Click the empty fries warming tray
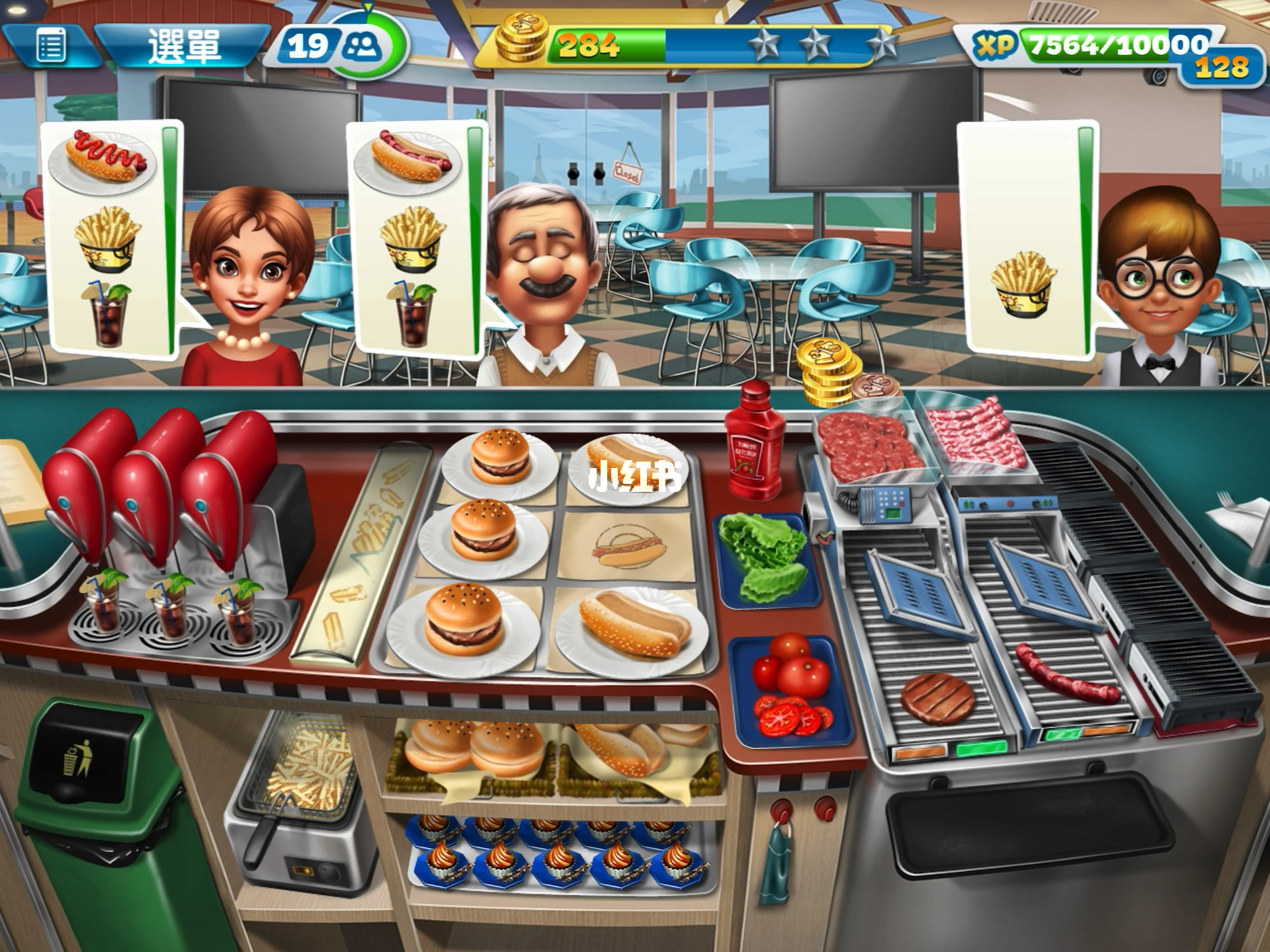 click(x=360, y=555)
